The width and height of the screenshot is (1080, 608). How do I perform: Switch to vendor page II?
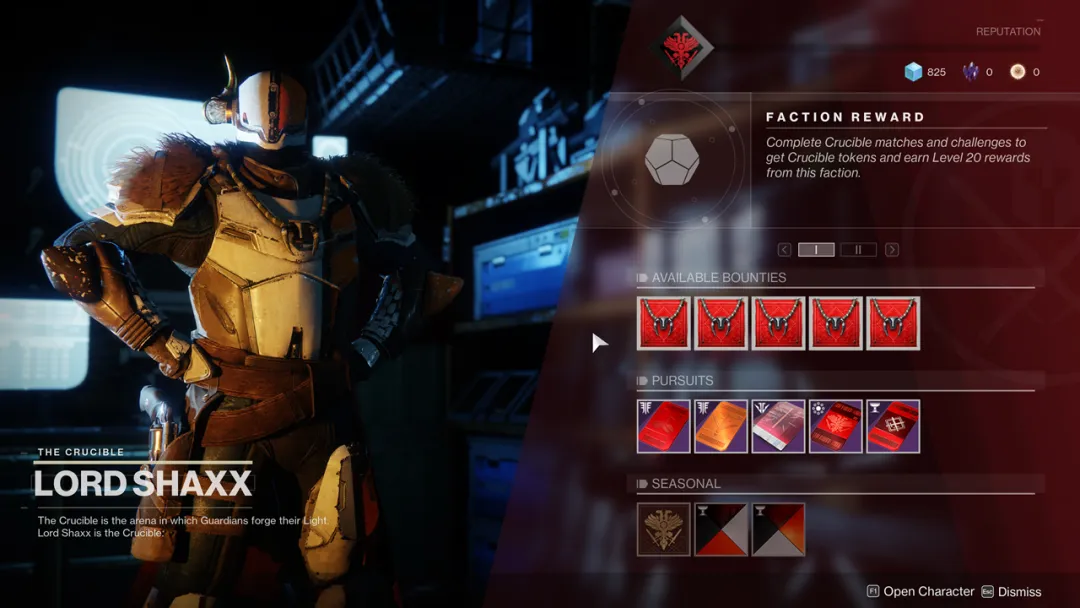pos(858,250)
